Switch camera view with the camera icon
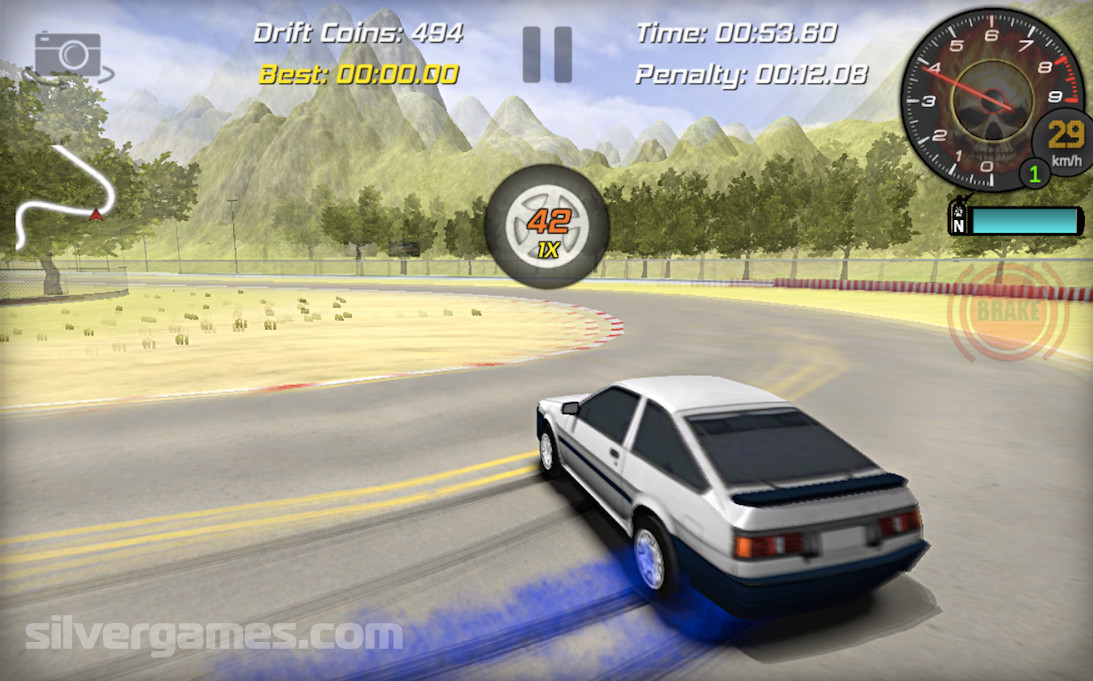 point(69,56)
